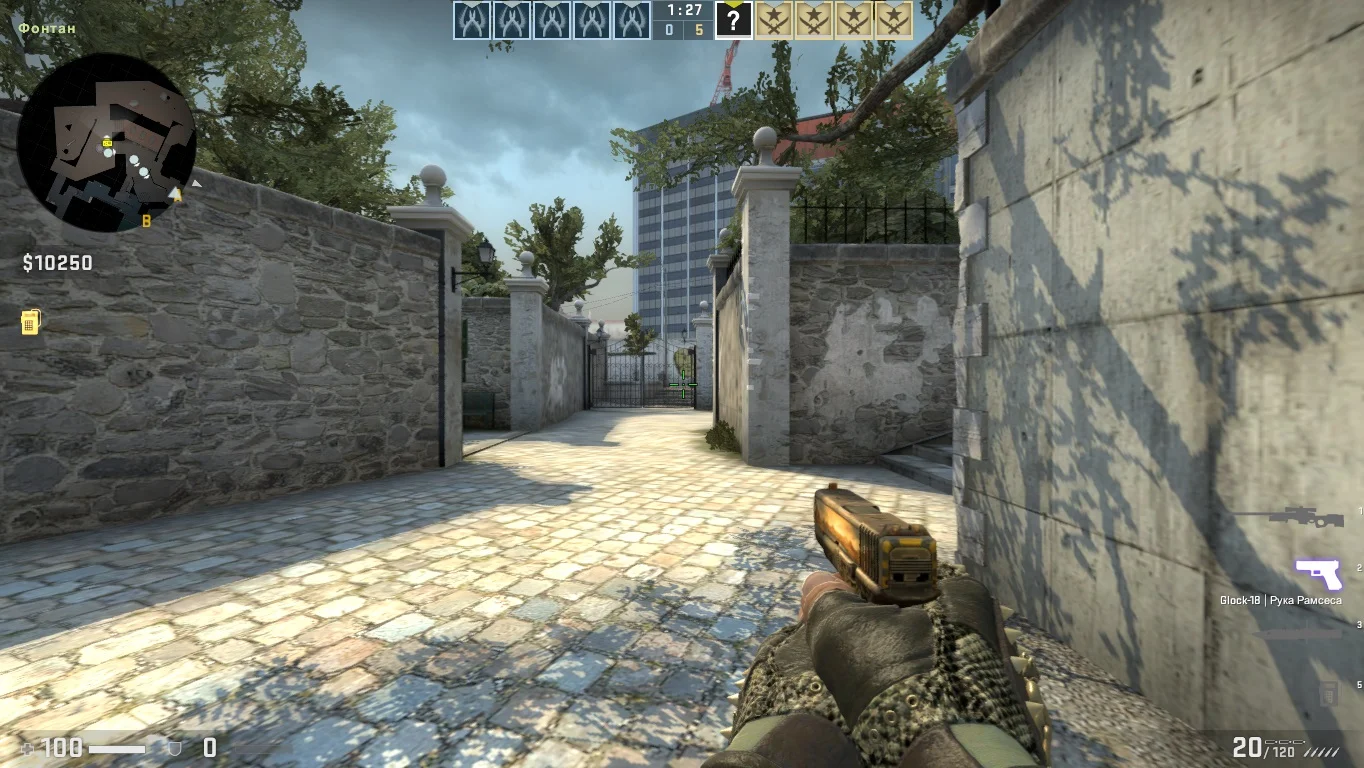1364x768 pixels.
Task: Click the B bombsite marker on radar
Action: tap(146, 221)
